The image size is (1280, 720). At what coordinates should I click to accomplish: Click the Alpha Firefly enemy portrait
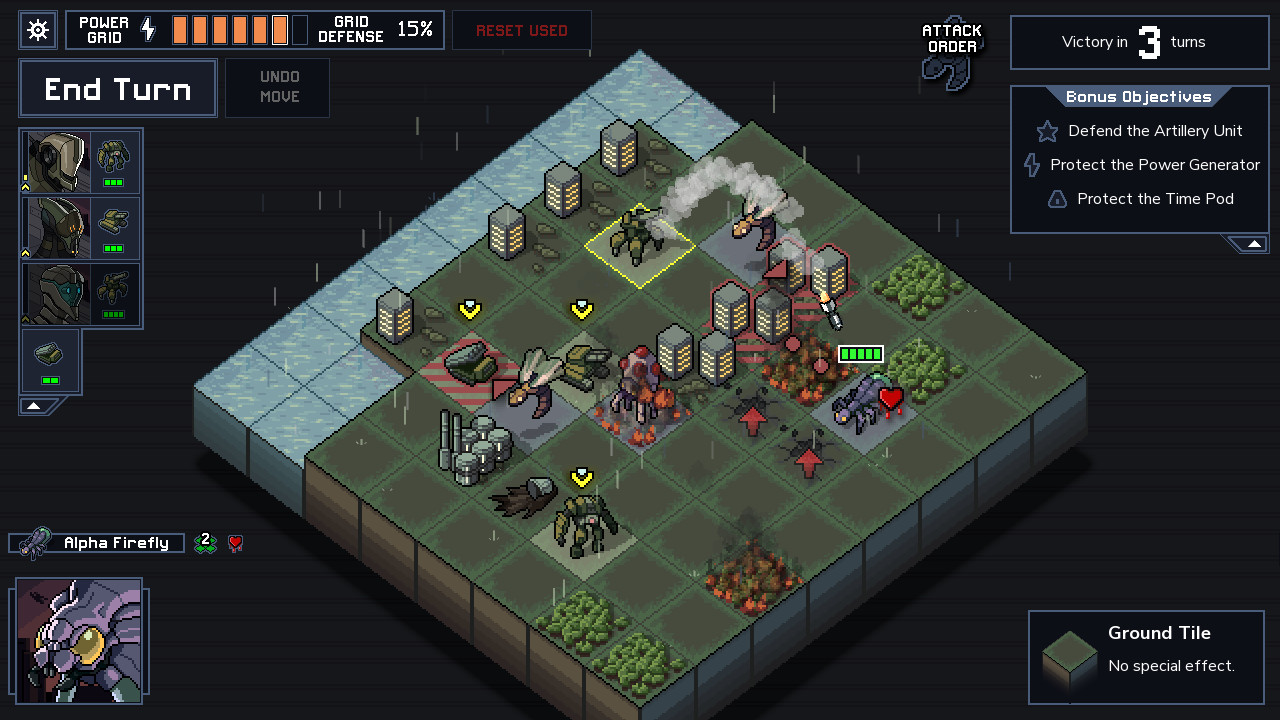pyautogui.click(x=78, y=640)
